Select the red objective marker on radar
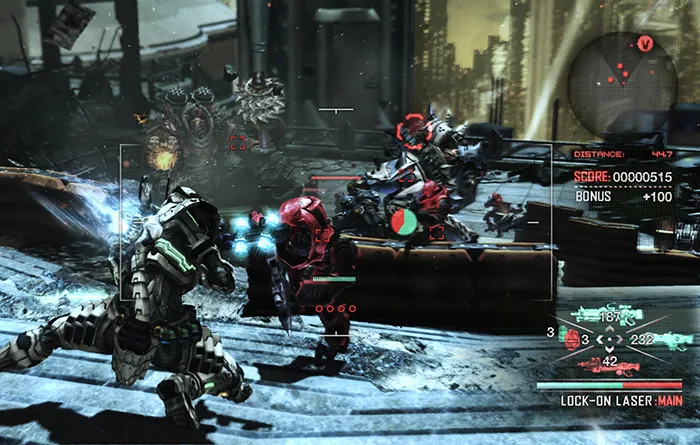Screen dimensions: 700x445 pyautogui.click(x=645, y=44)
